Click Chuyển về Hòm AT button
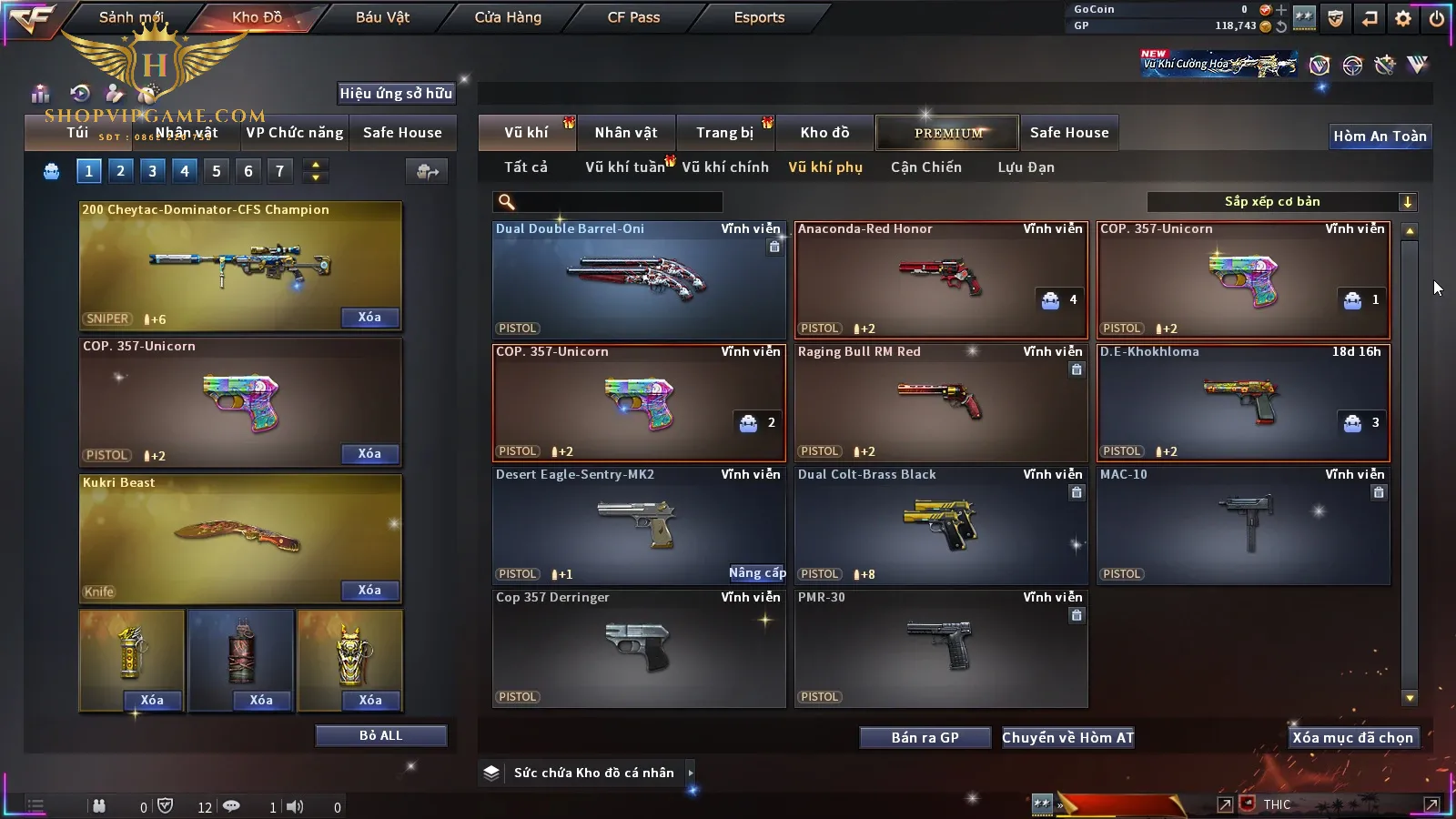The width and height of the screenshot is (1456, 819). pos(1067,738)
